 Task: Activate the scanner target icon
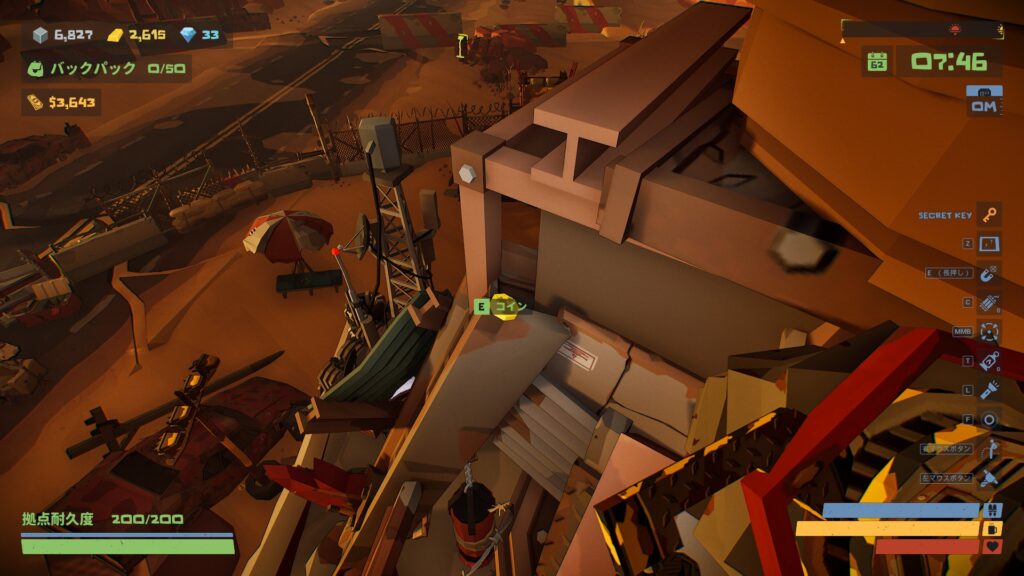click(989, 331)
